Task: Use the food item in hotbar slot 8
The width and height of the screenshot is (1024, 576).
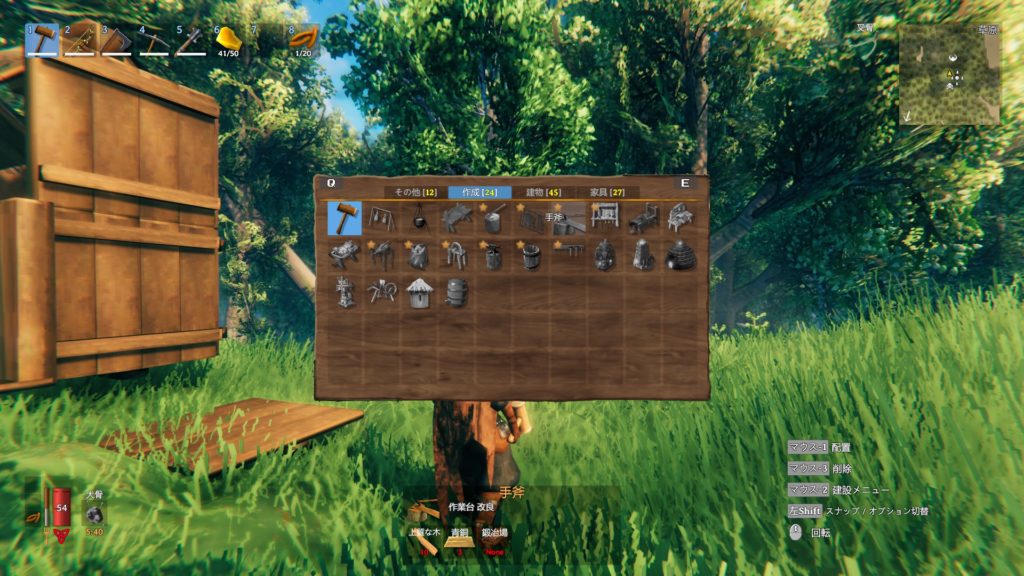Action: point(303,40)
